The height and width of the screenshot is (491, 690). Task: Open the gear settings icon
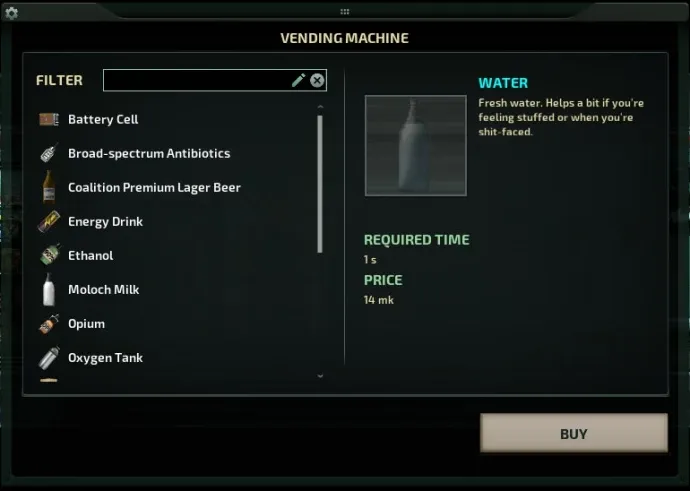pos(12,13)
